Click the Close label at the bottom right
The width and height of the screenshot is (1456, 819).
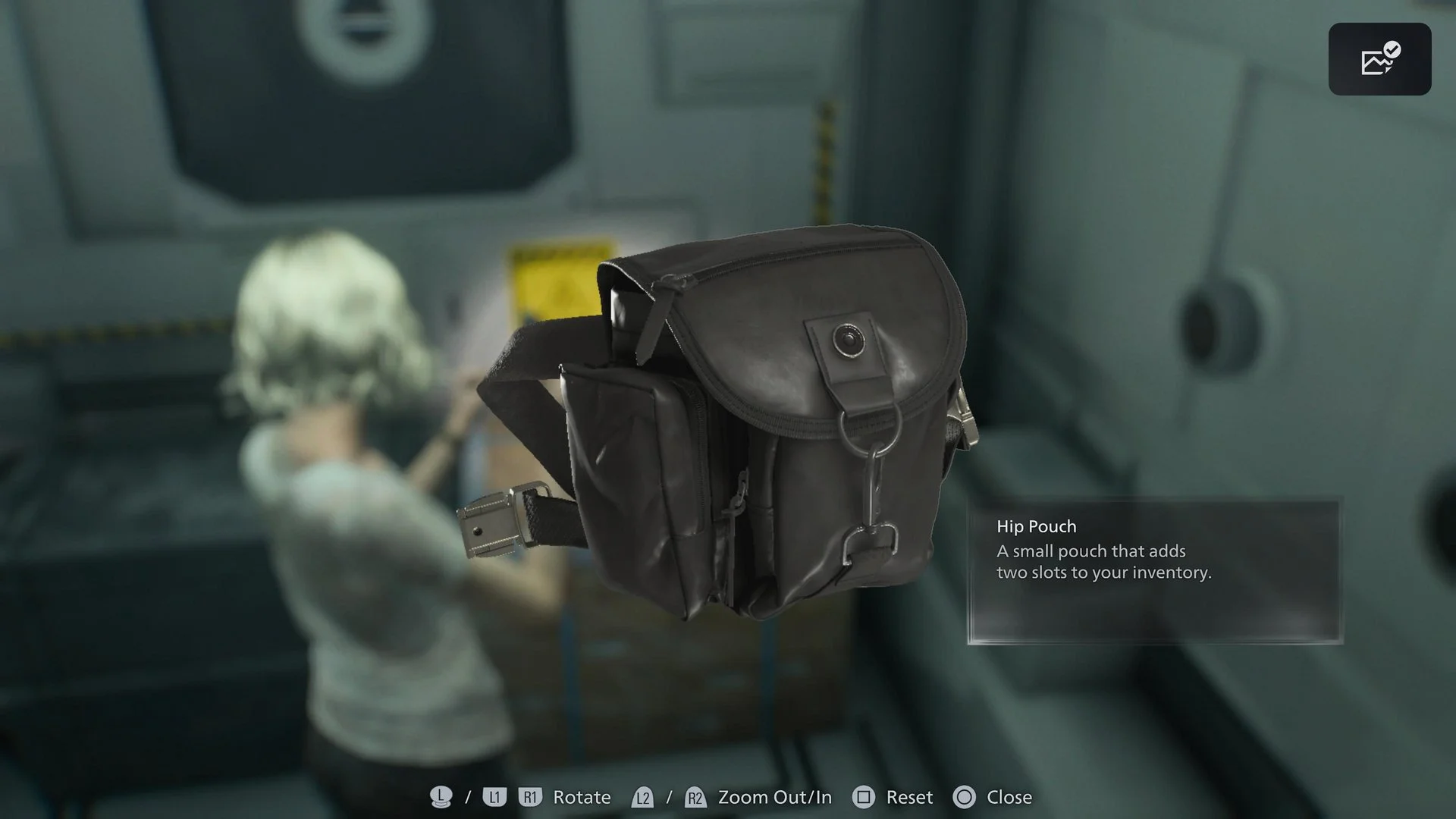coord(1010,797)
